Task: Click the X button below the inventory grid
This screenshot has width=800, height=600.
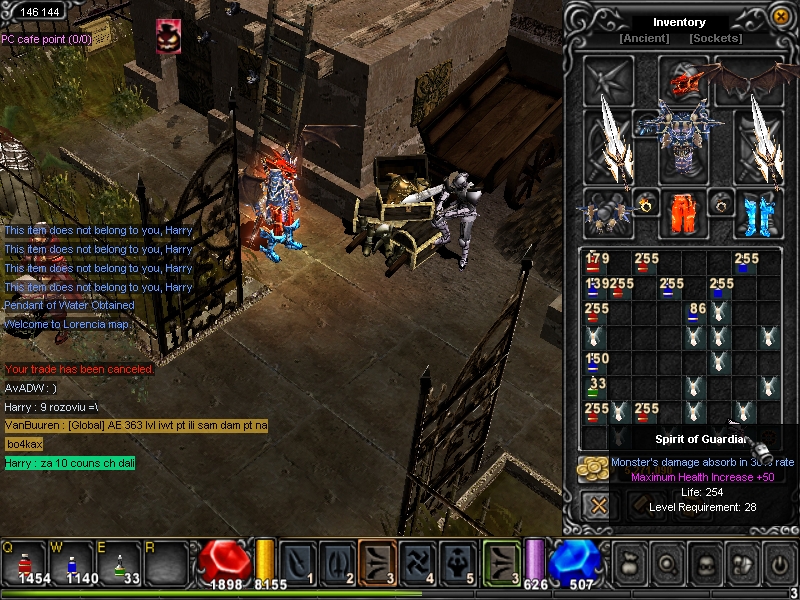Action: point(598,506)
